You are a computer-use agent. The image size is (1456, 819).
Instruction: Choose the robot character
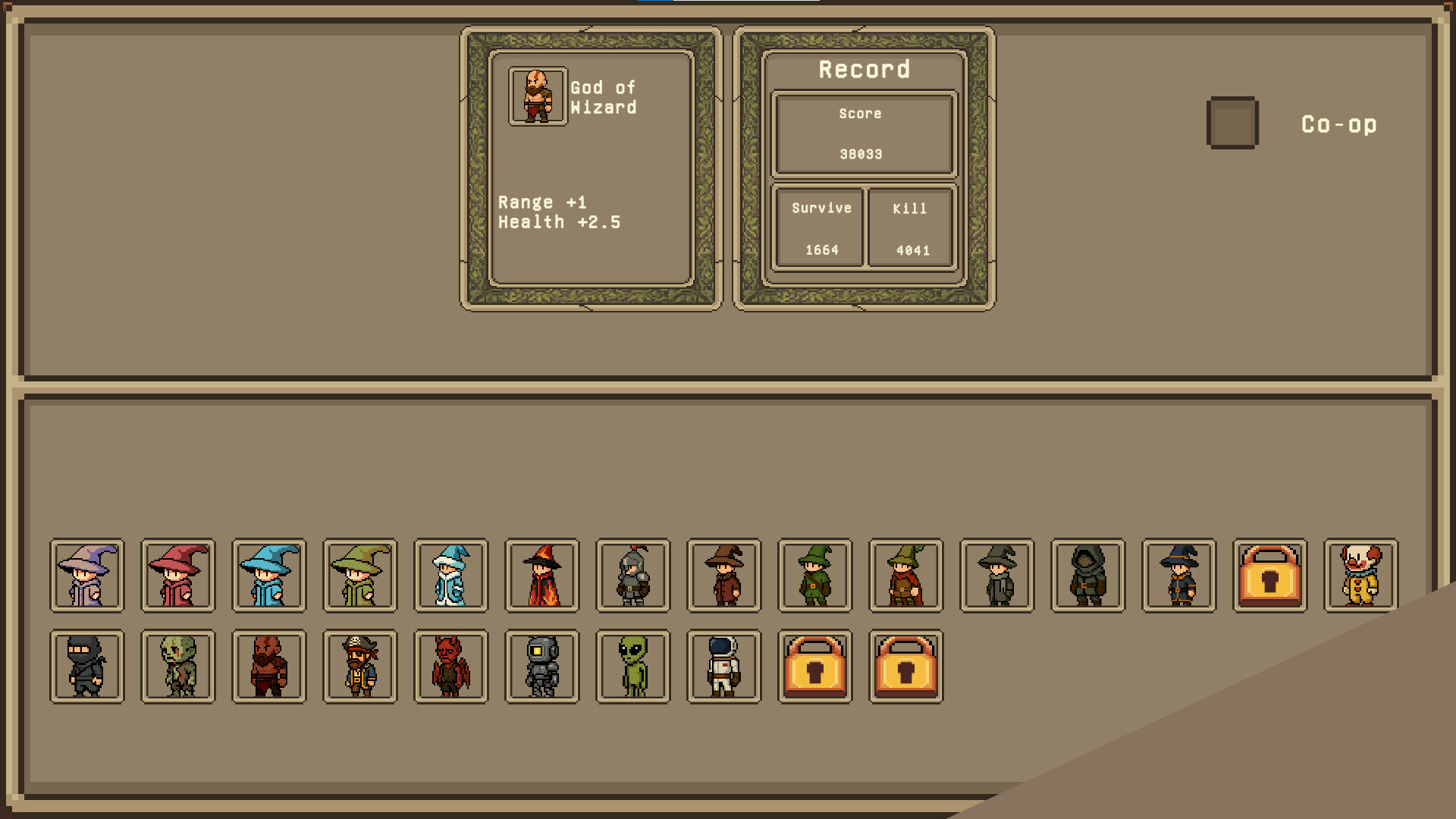(x=541, y=667)
